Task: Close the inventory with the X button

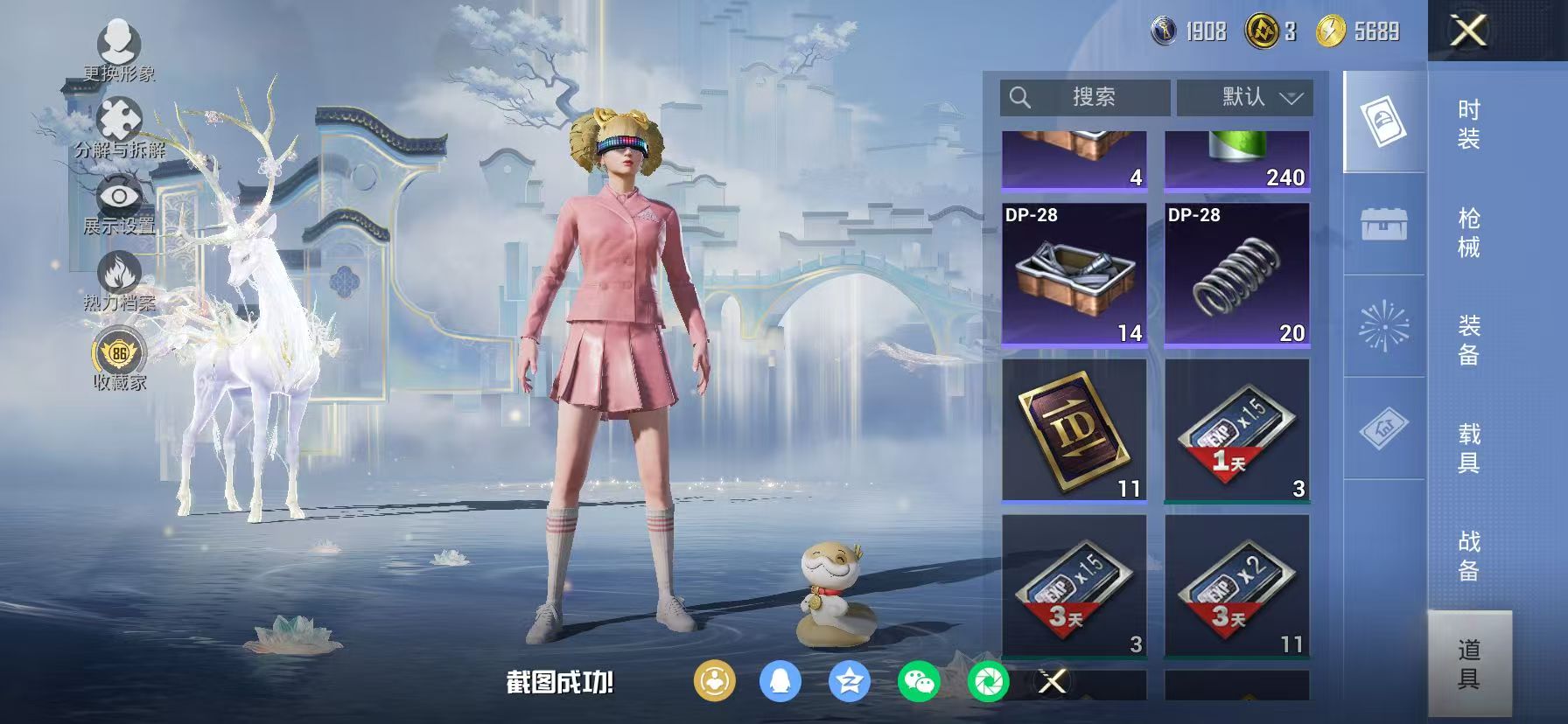Action: pyautogui.click(x=1467, y=31)
